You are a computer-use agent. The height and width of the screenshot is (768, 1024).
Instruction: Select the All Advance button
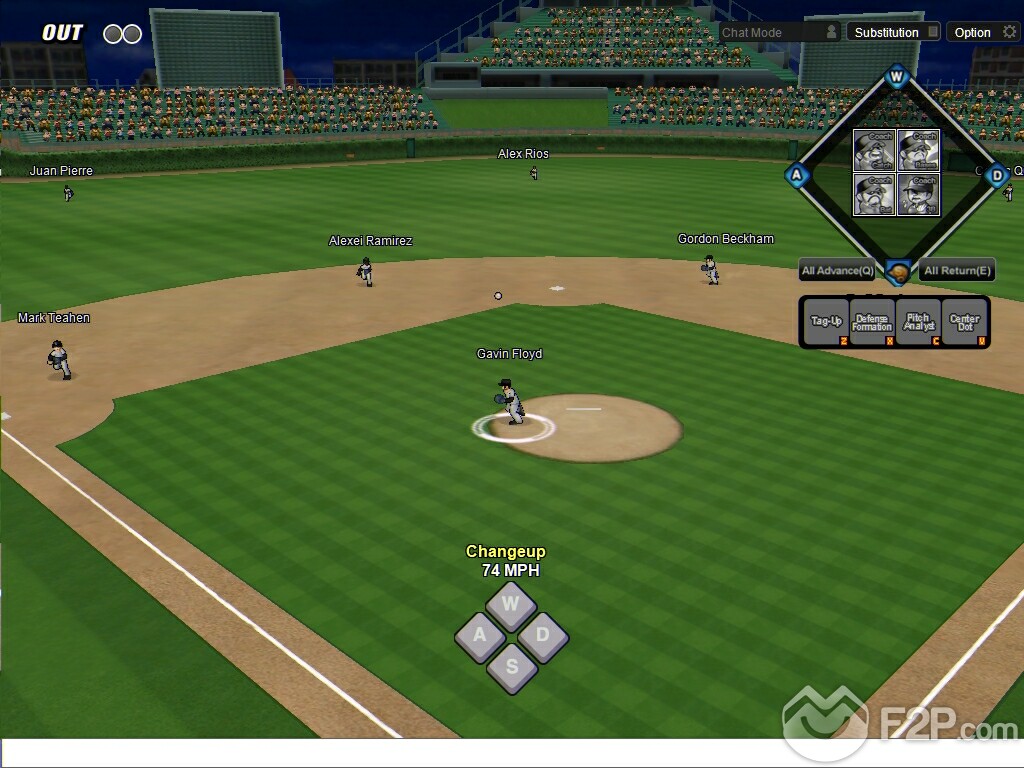click(837, 270)
